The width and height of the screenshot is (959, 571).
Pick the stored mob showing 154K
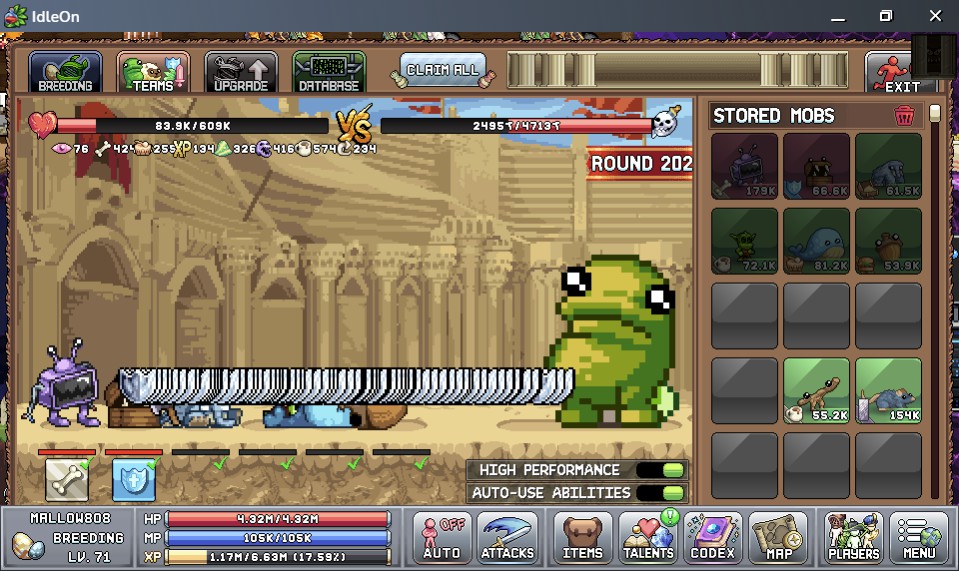(889, 391)
